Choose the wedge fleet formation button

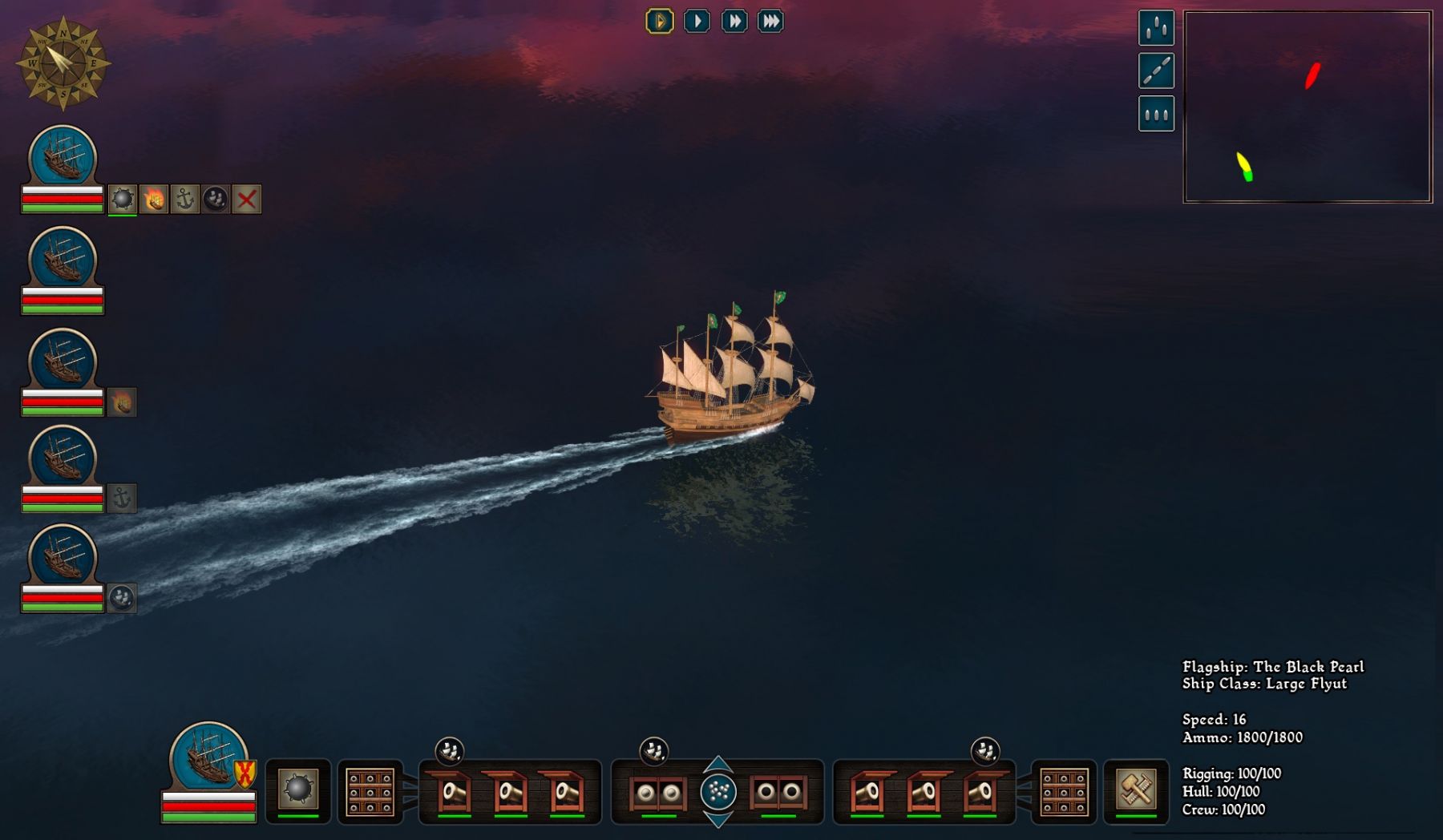point(1156,28)
